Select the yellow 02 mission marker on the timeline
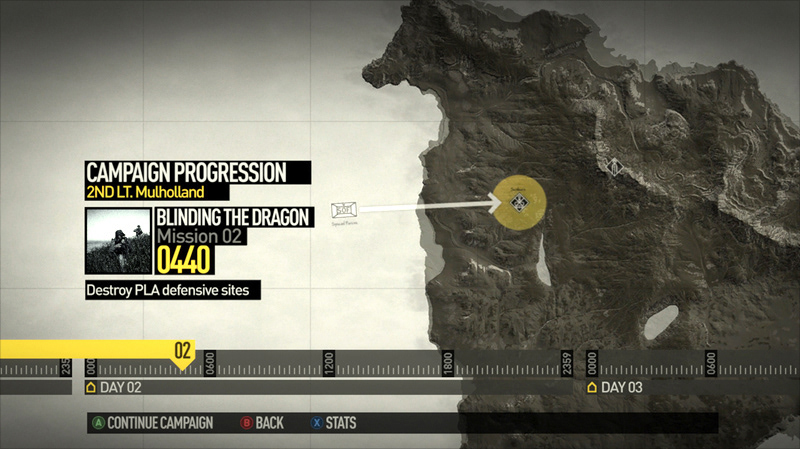800x449 pixels. tap(183, 351)
